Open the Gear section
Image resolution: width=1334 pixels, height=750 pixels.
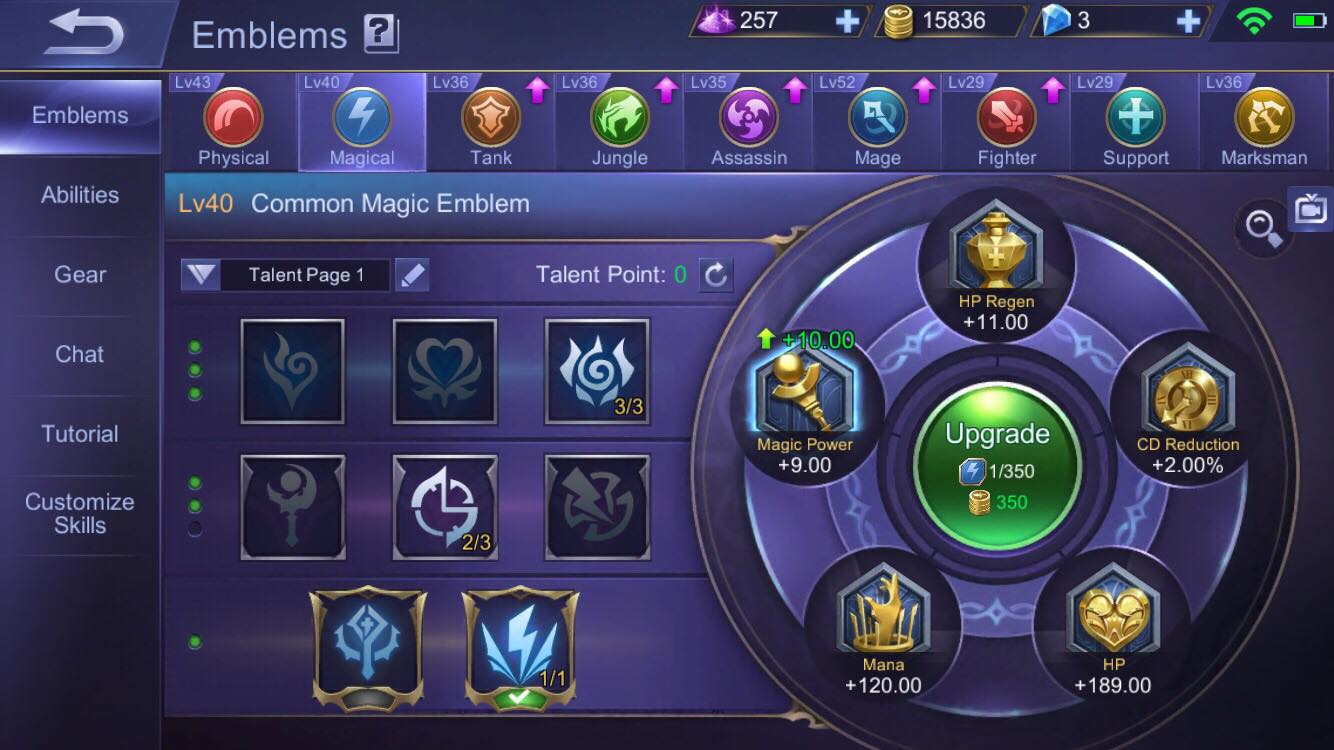(x=78, y=274)
